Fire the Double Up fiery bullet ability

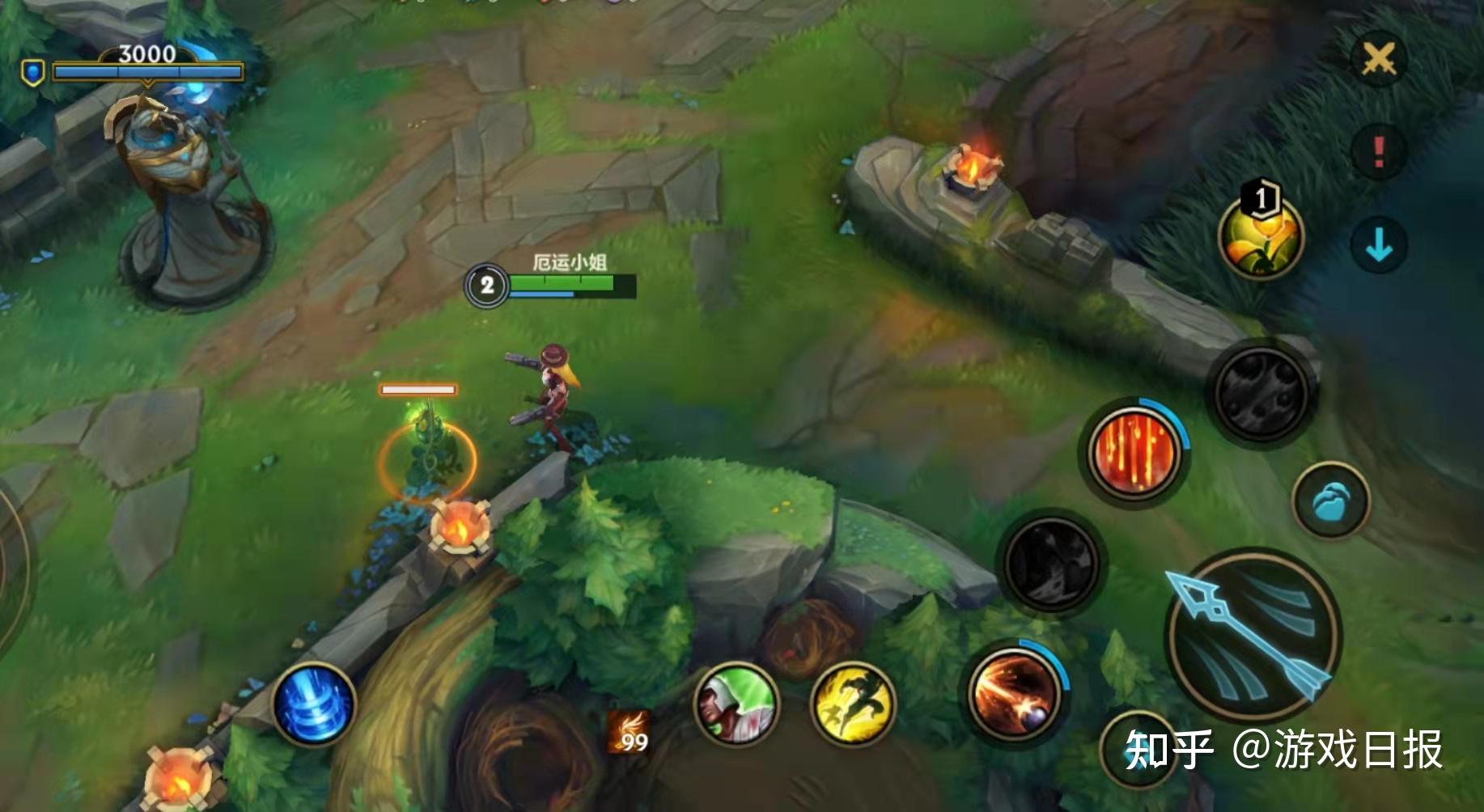coord(1015,695)
